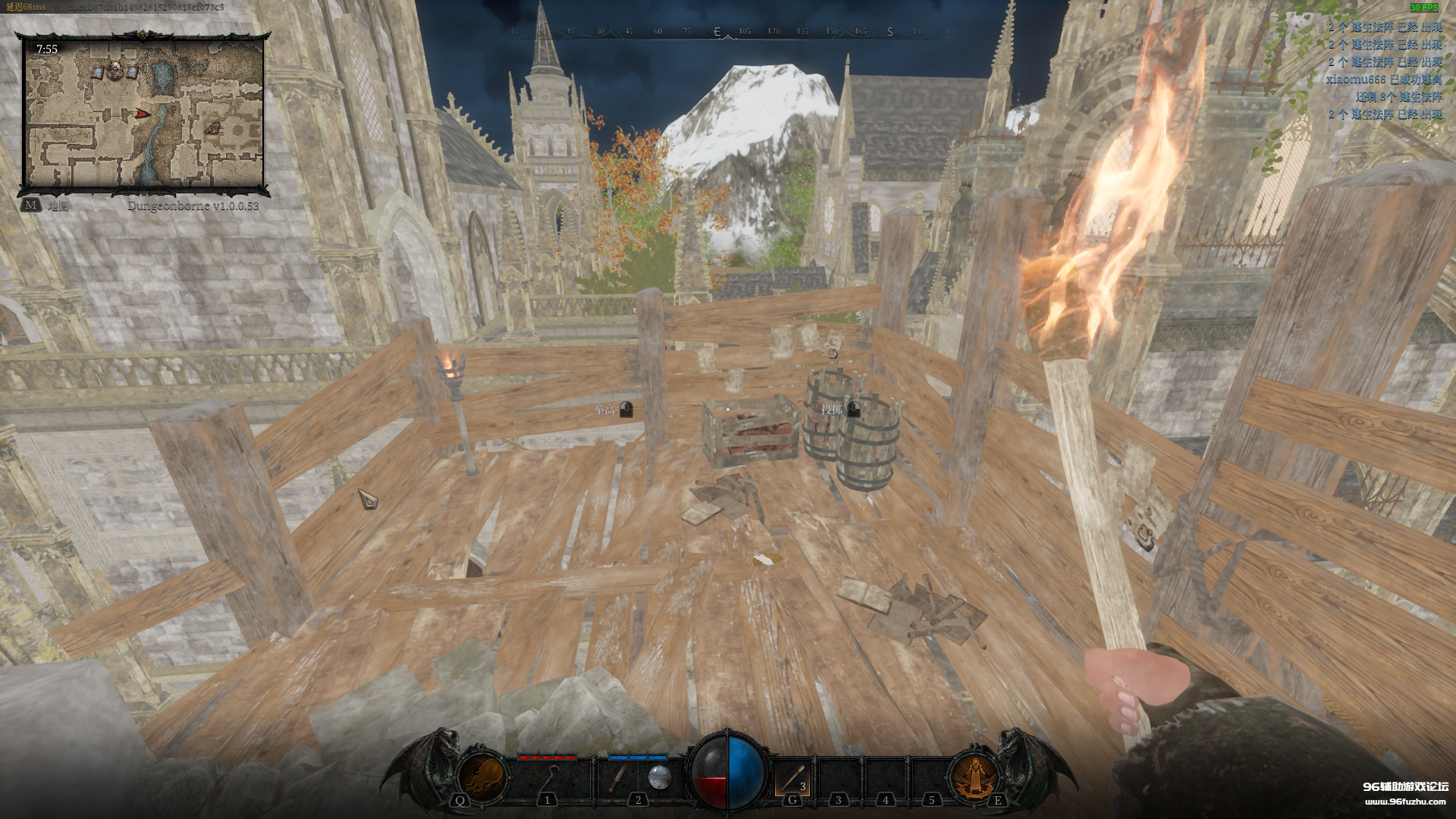The width and height of the screenshot is (1456, 819).
Task: Activate the flame swirl Q ability
Action: (x=483, y=777)
